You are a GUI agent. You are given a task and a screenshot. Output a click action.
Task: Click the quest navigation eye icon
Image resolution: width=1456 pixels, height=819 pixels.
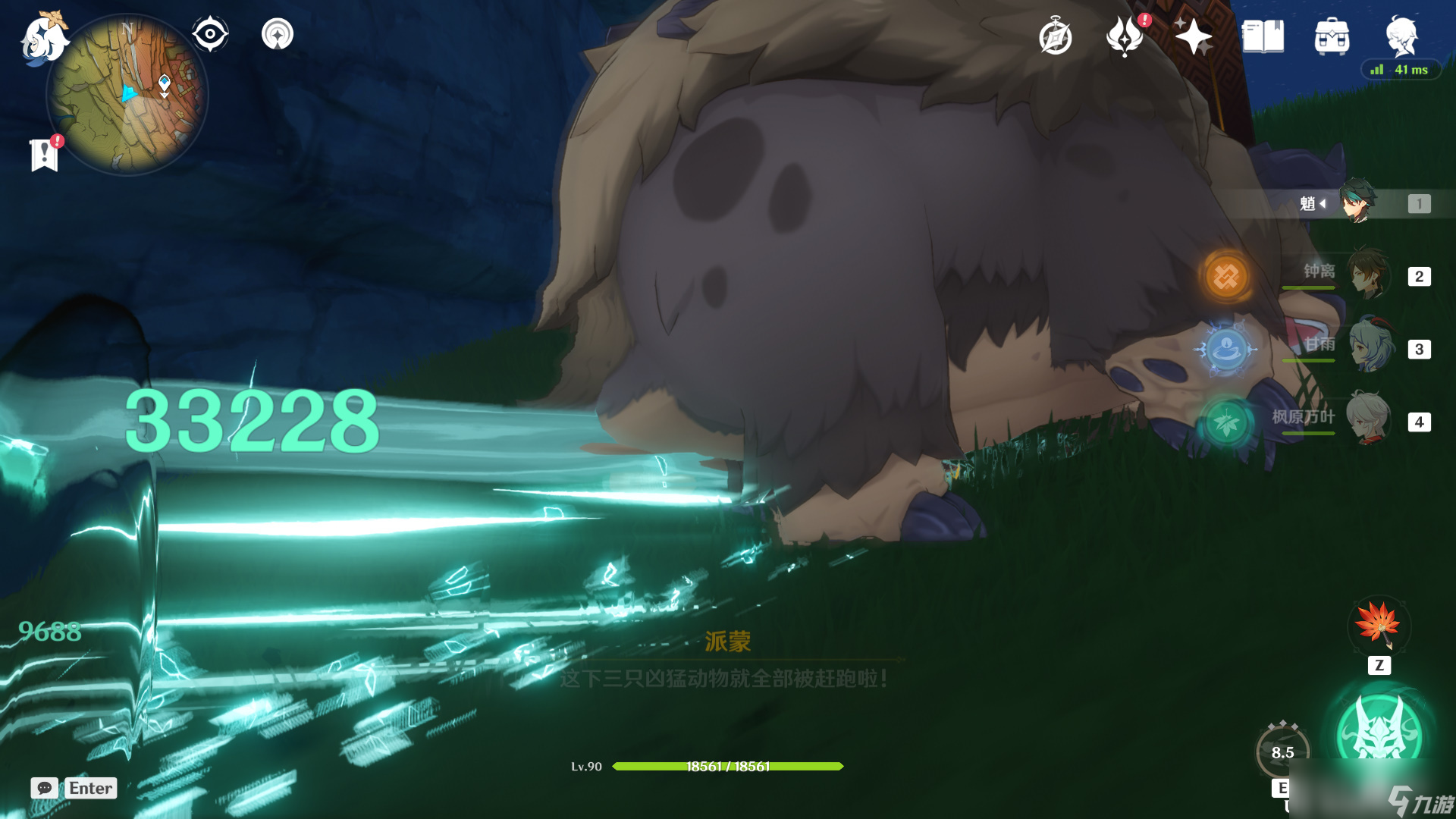(210, 34)
